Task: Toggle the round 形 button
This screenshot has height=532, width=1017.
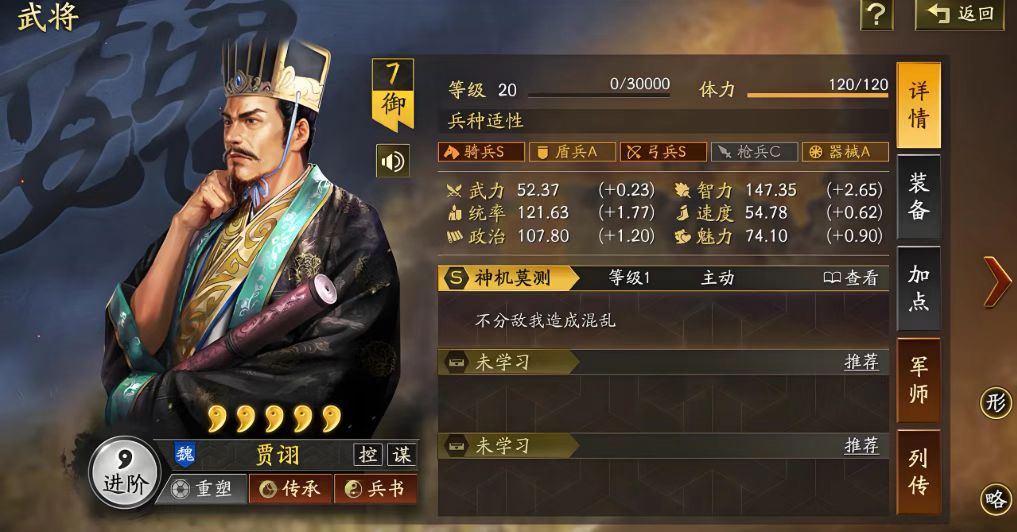Action: (x=995, y=403)
